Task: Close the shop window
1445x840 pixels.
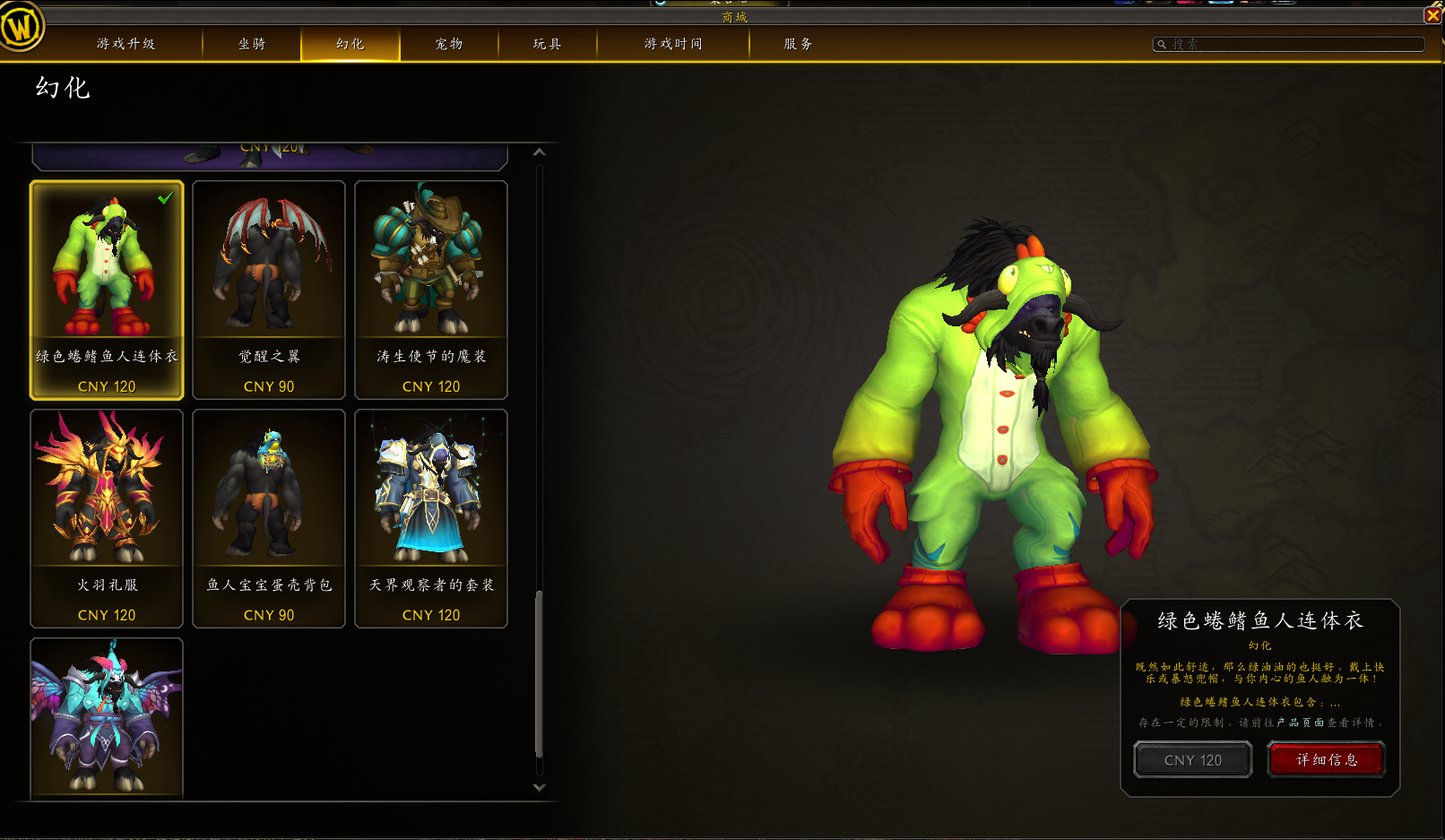Action: coord(1433,15)
